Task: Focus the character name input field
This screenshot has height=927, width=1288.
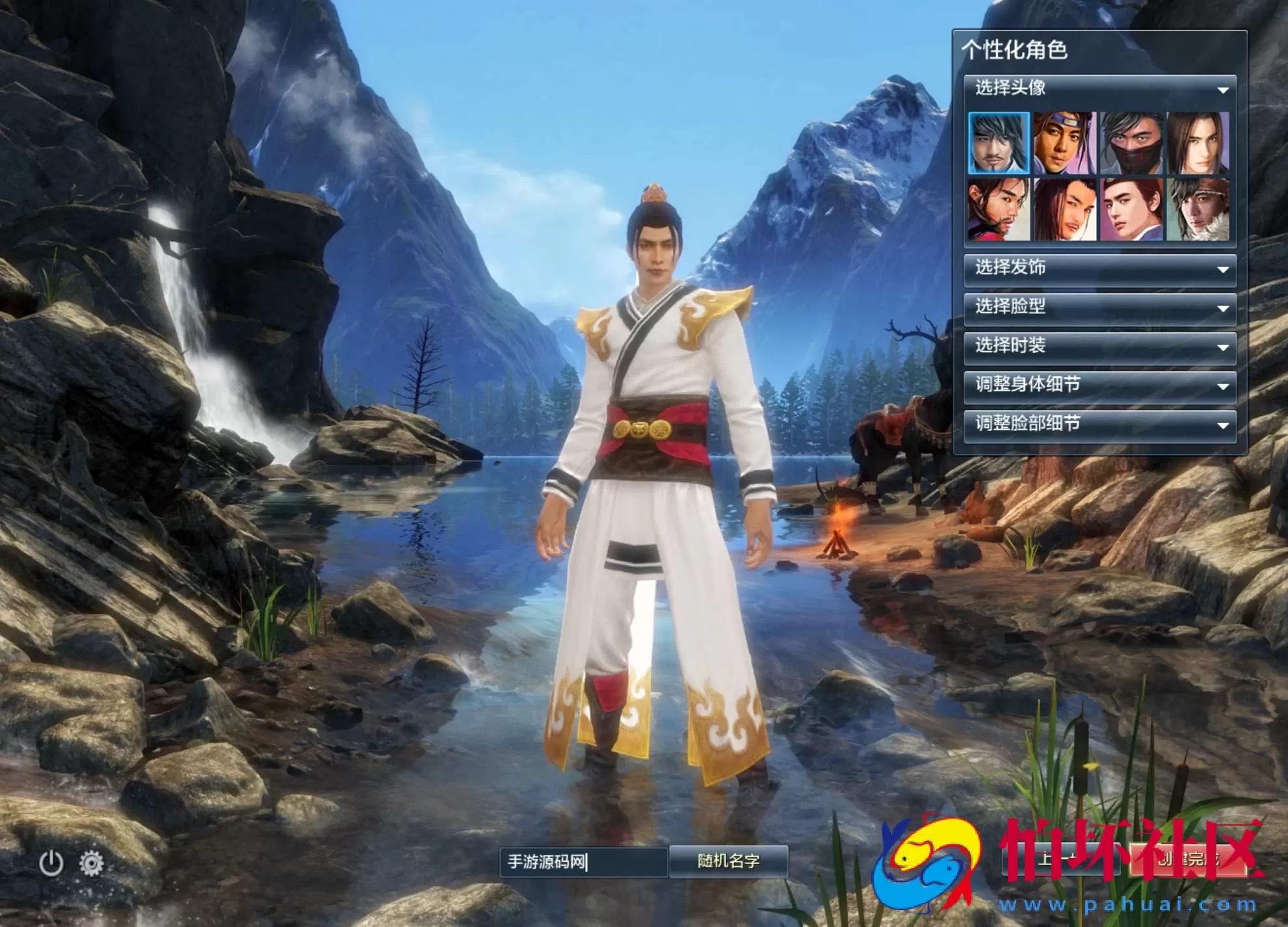Action: [x=583, y=862]
